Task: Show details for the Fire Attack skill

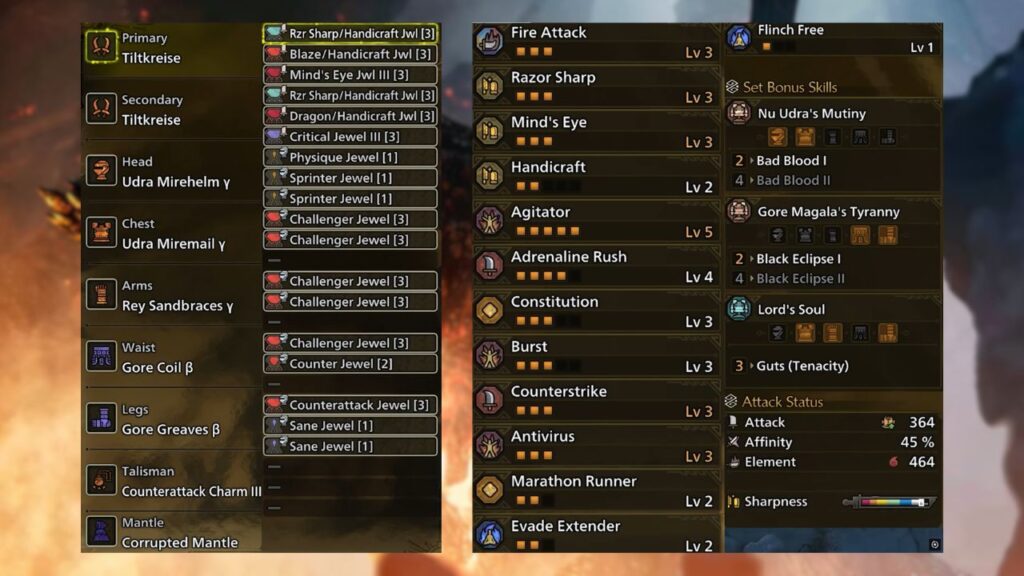Action: click(596, 42)
